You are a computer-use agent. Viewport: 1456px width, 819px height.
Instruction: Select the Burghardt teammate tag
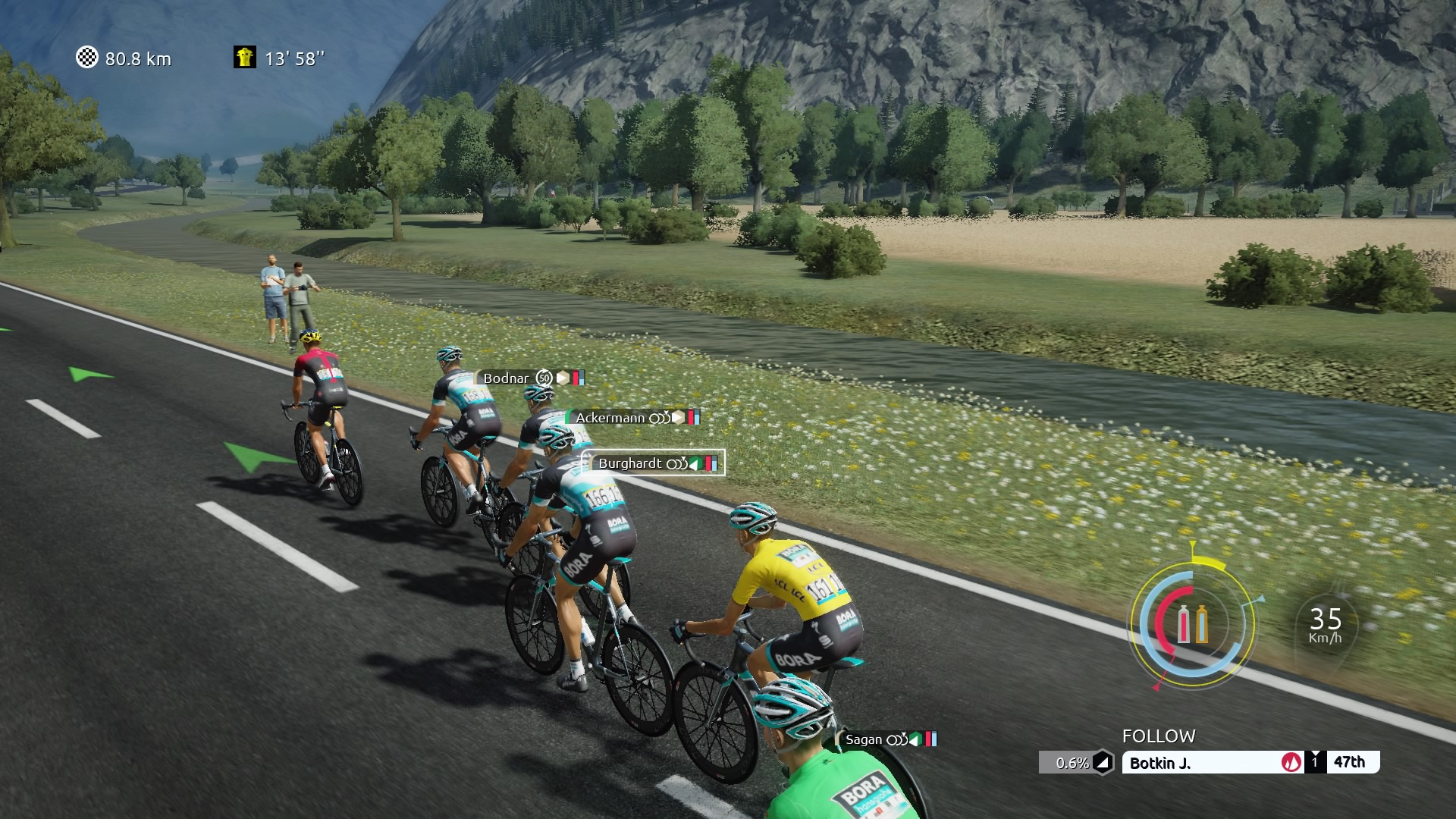point(654,463)
